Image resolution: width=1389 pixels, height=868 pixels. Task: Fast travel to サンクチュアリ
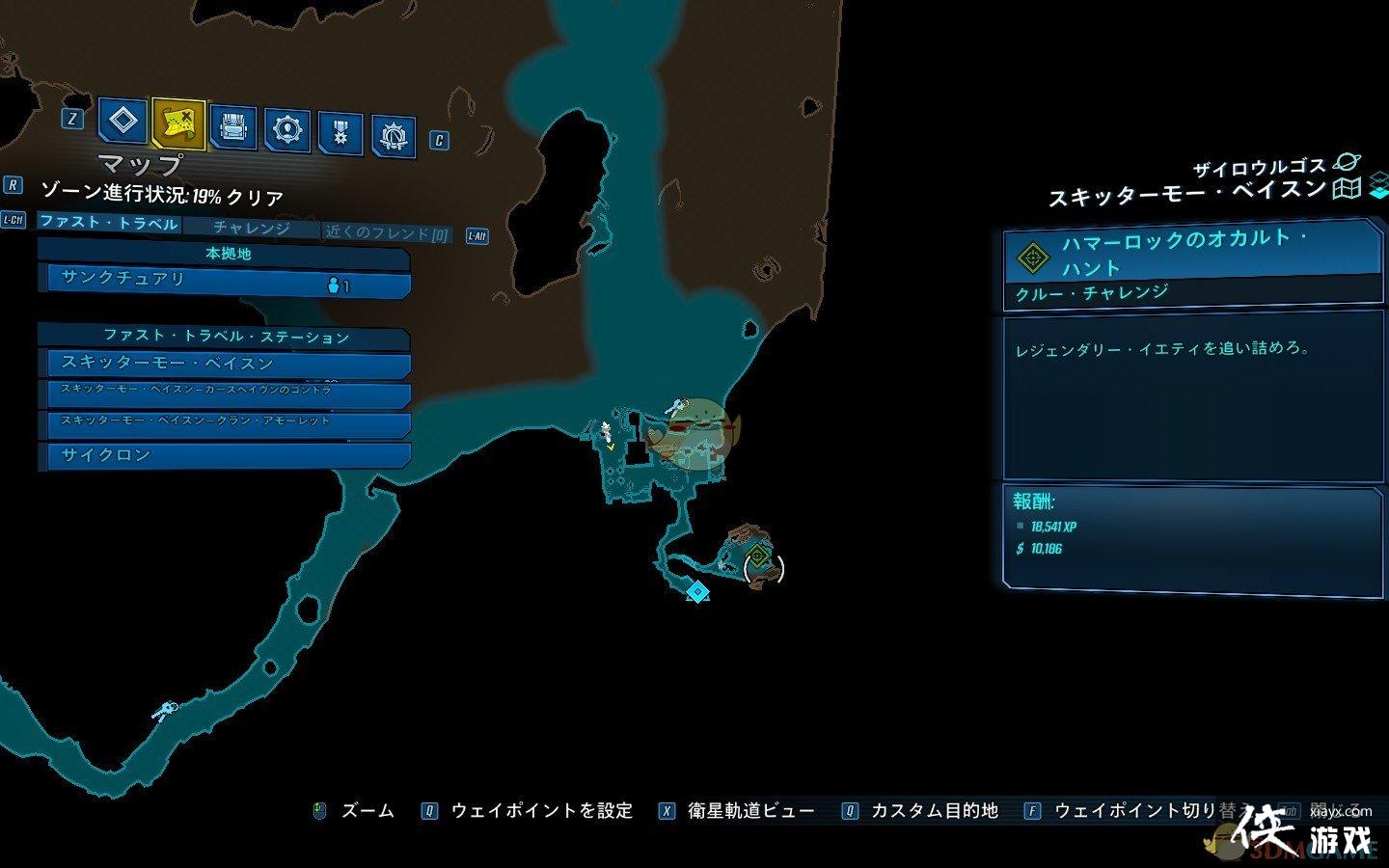224,281
